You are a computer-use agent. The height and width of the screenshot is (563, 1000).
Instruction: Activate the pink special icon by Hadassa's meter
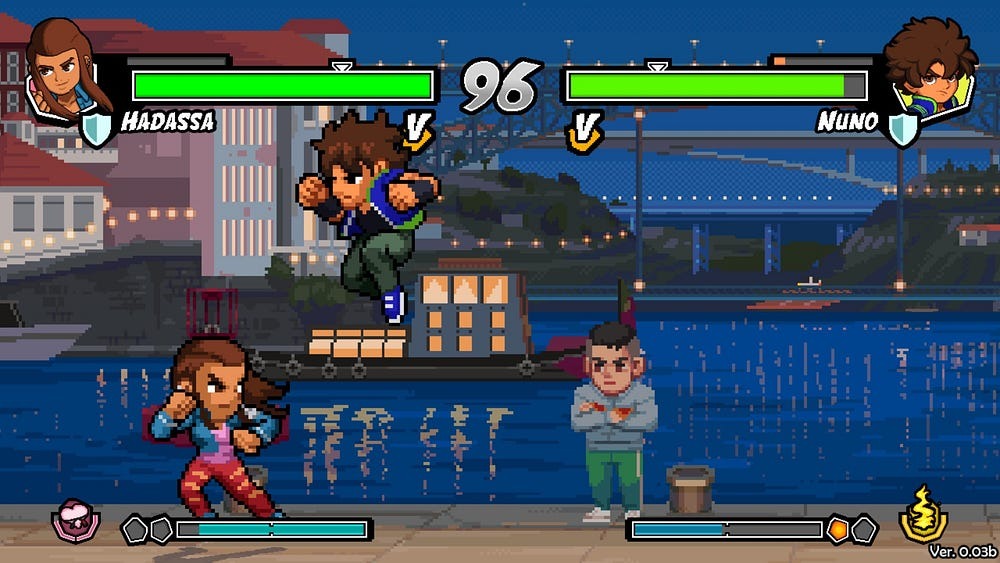point(71,520)
